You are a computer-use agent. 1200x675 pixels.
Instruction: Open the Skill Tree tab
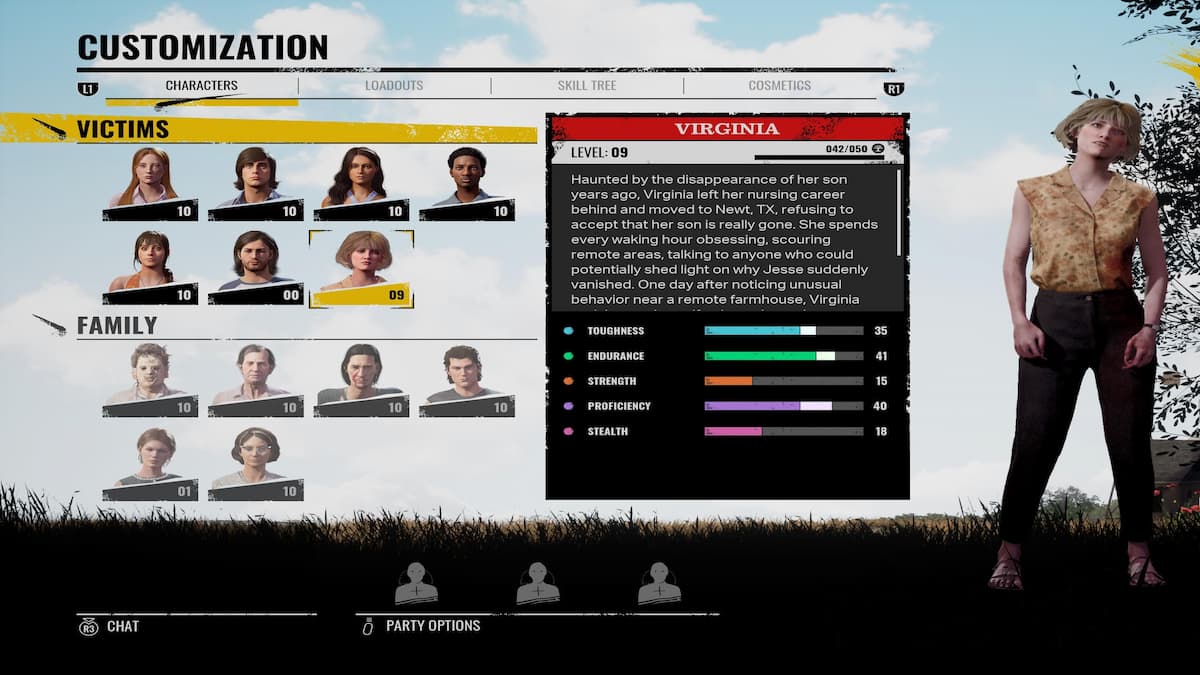click(587, 86)
